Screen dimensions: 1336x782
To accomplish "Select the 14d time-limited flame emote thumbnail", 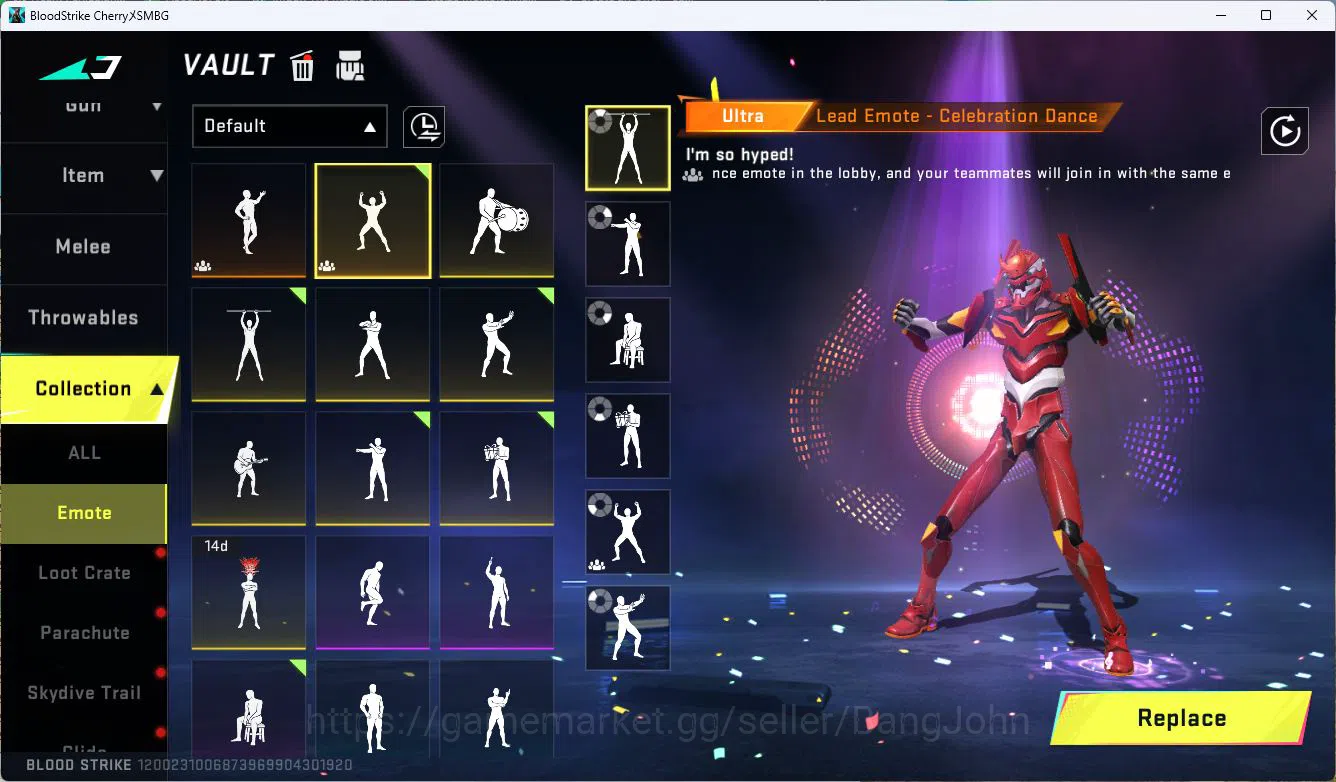I will [248, 592].
